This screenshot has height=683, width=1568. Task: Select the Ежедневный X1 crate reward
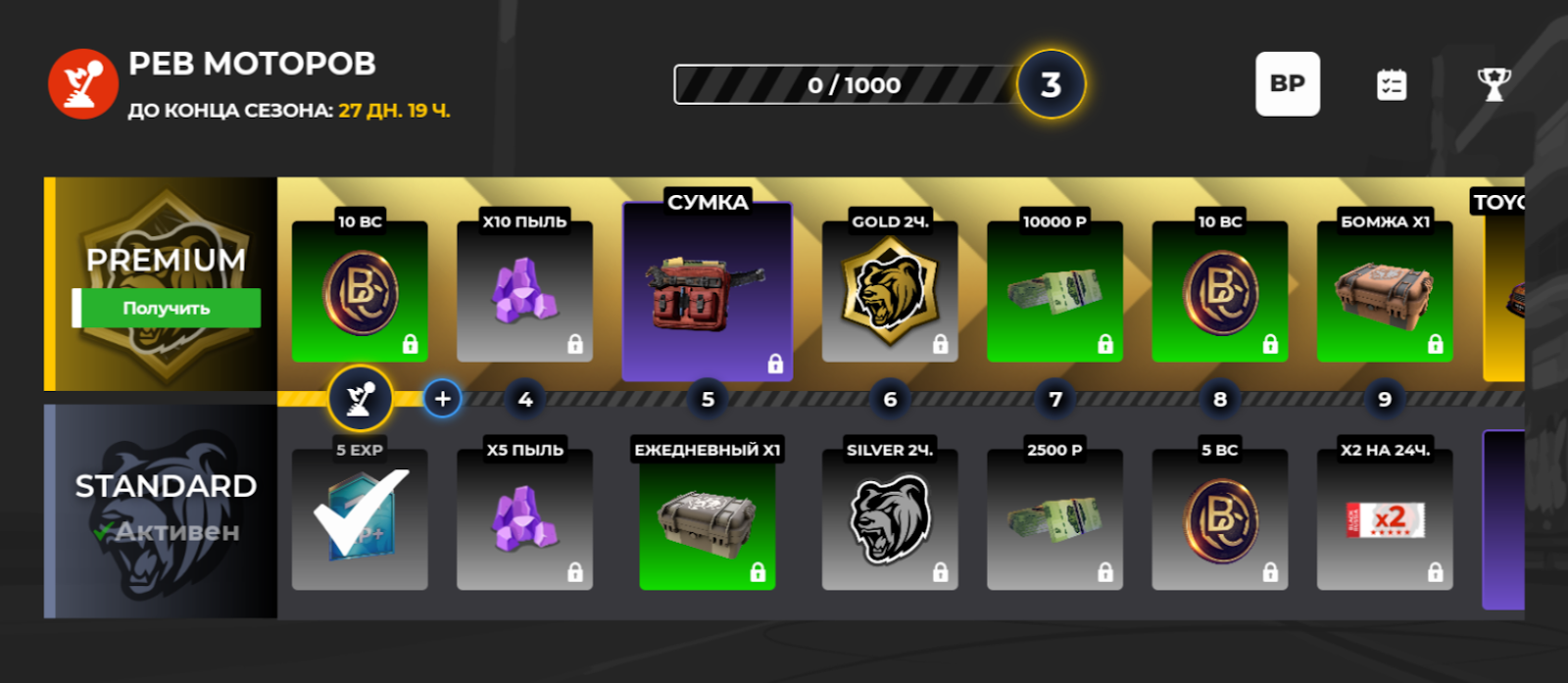(708, 519)
